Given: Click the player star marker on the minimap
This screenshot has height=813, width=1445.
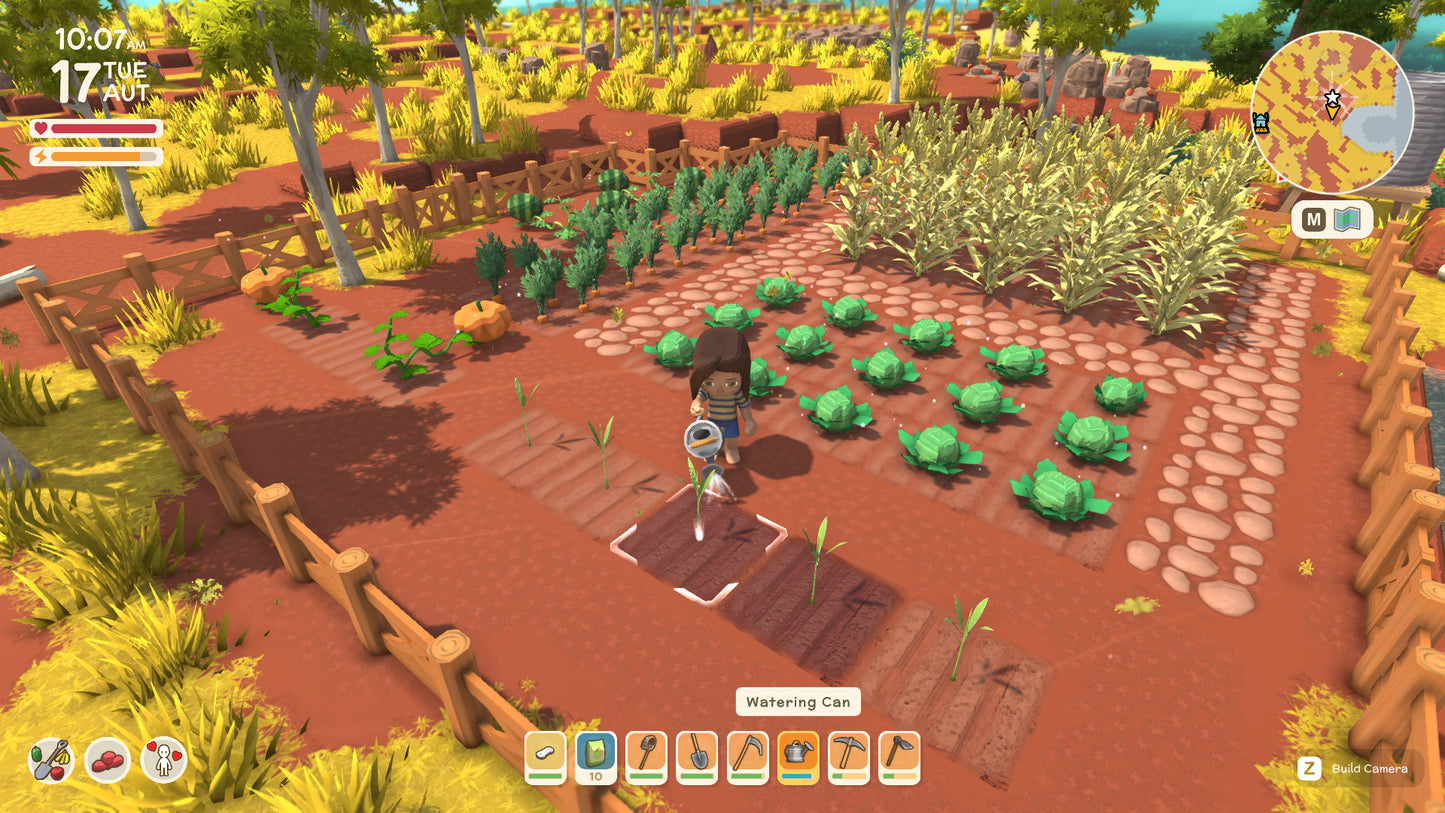Looking at the screenshot, I should click(x=1333, y=97).
